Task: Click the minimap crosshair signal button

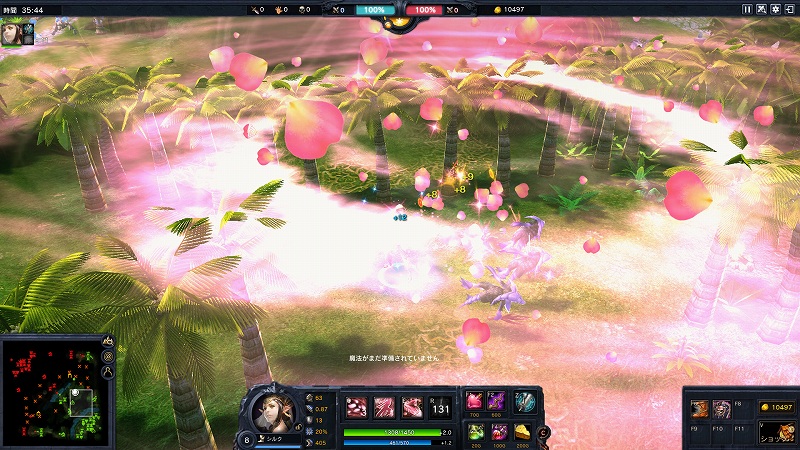Action: click(x=107, y=357)
